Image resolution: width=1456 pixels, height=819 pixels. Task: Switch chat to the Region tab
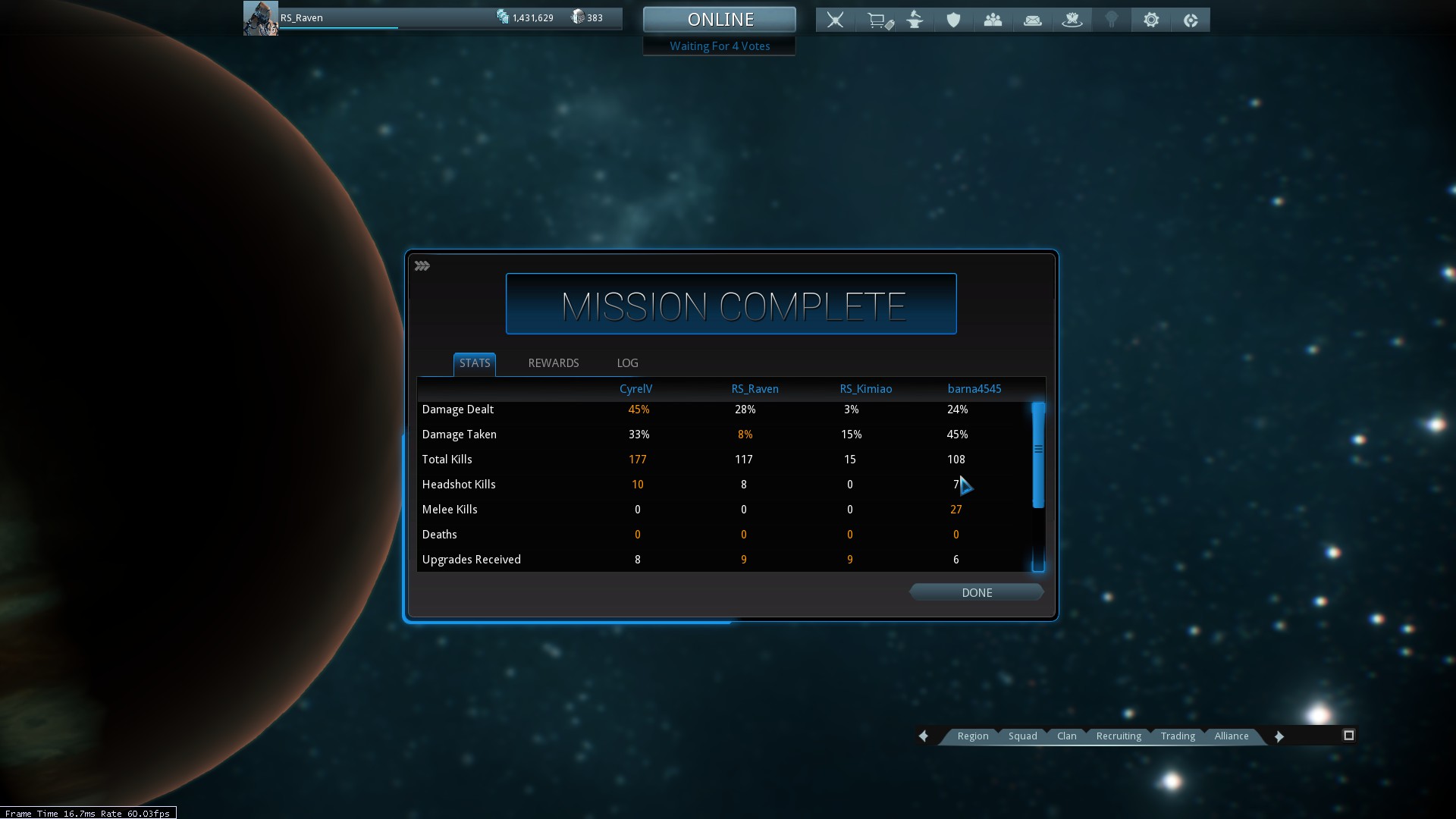coord(972,736)
